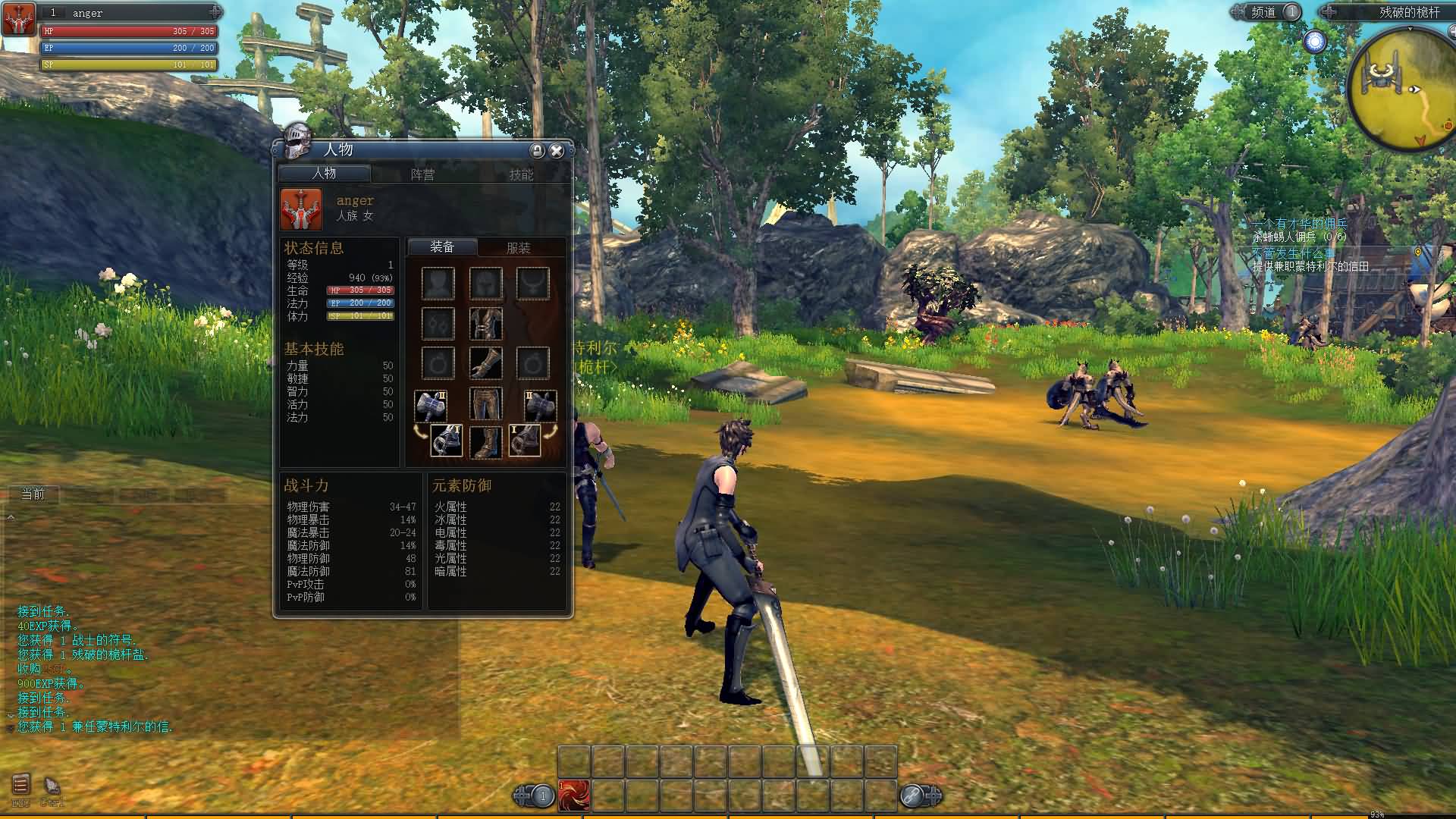Select the equipped boots slot
This screenshot has width=1456, height=819.
[485, 442]
